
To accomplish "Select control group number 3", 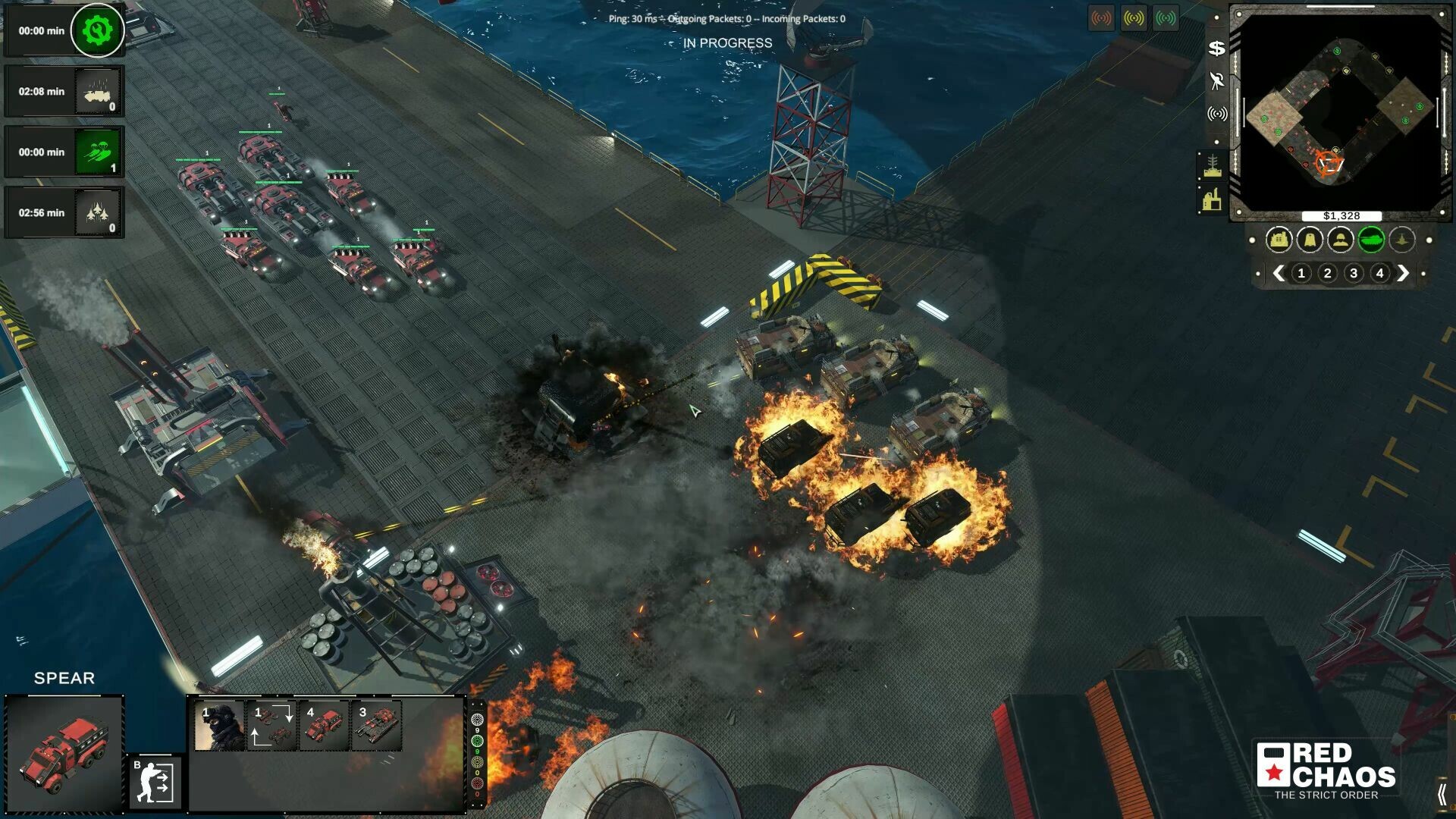I will [x=1354, y=273].
